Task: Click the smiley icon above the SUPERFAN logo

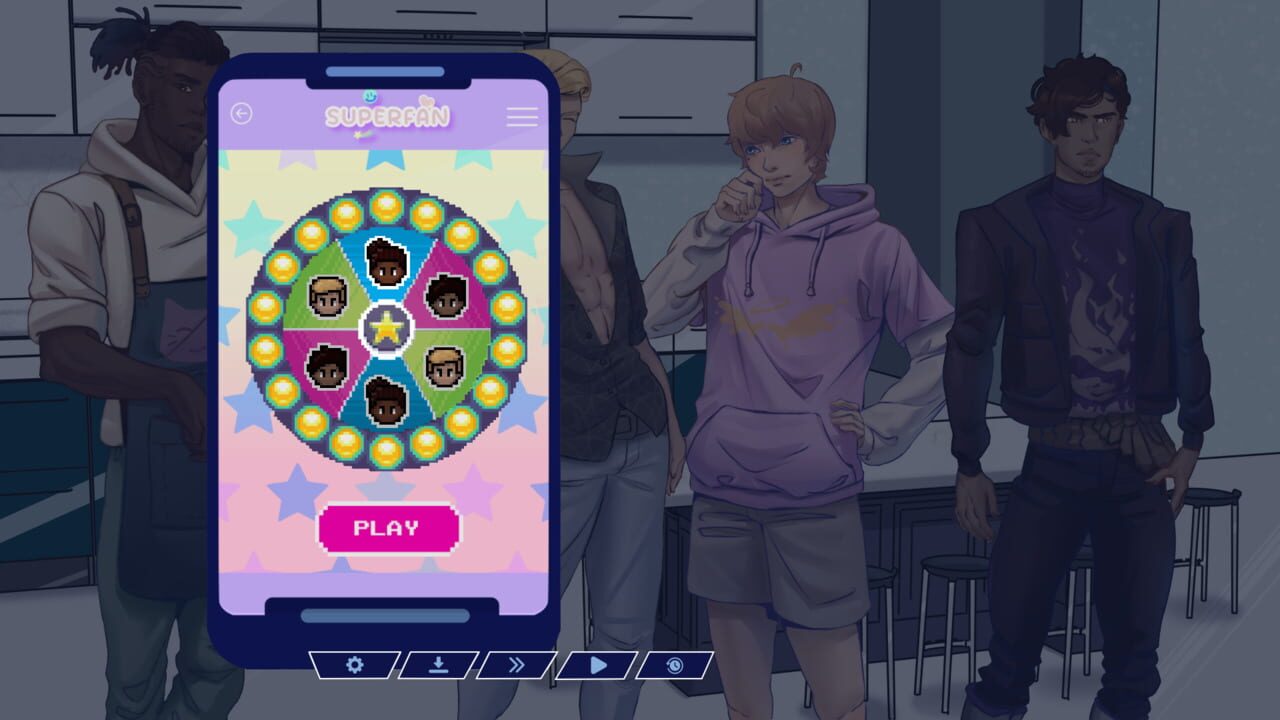Action: [x=371, y=95]
